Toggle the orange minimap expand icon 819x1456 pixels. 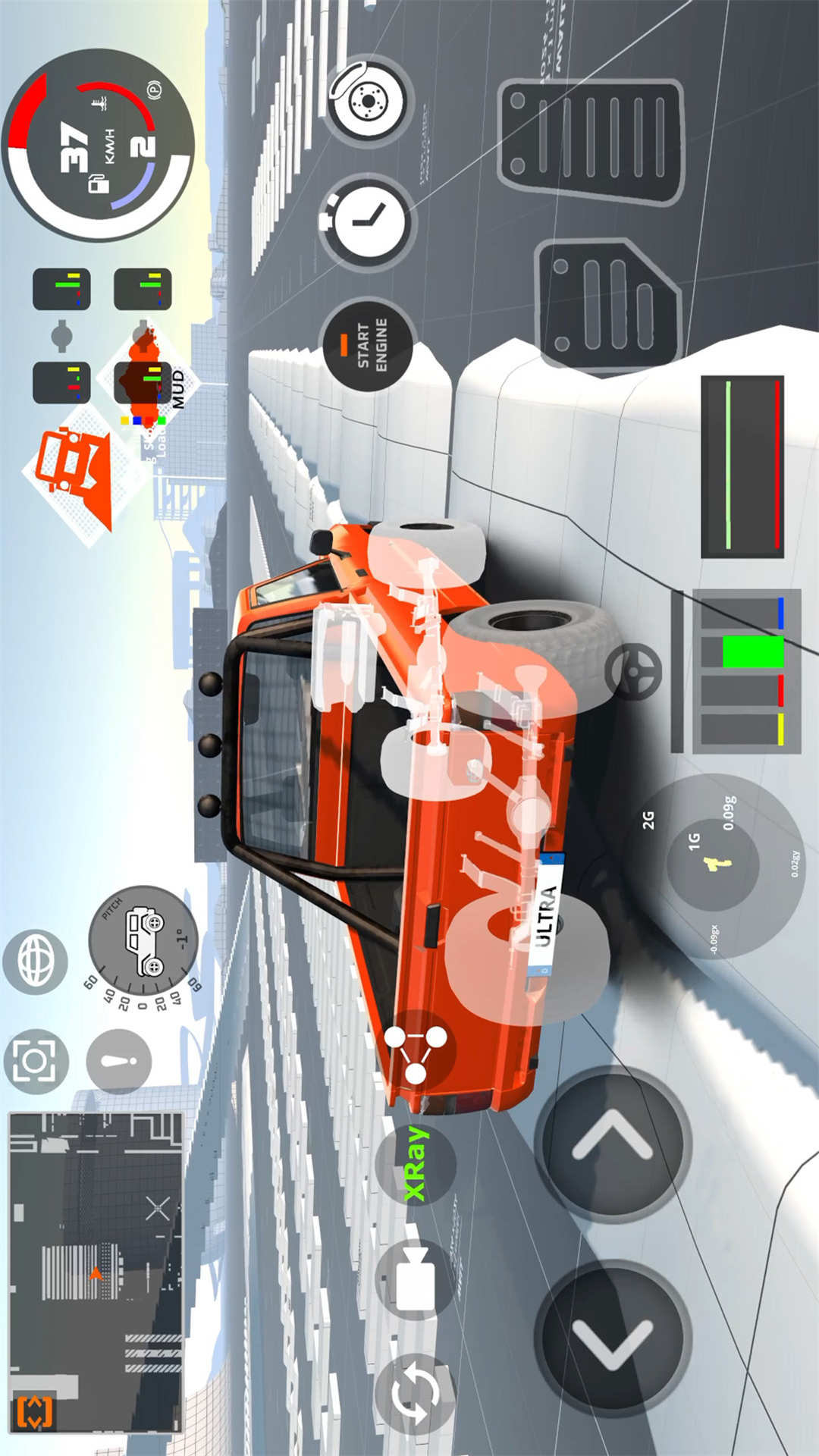click(35, 1411)
